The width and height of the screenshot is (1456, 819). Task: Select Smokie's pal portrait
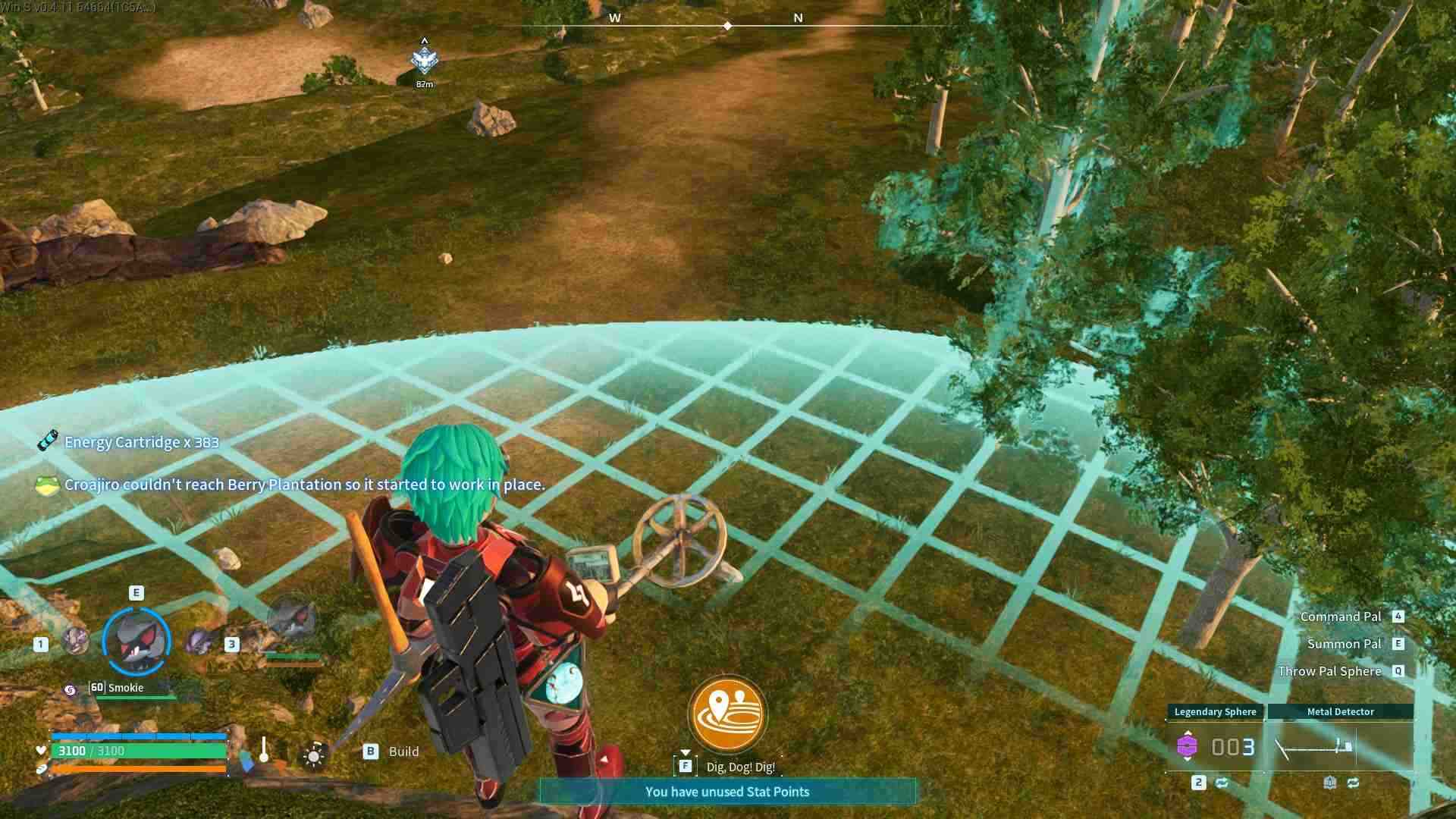click(x=138, y=641)
